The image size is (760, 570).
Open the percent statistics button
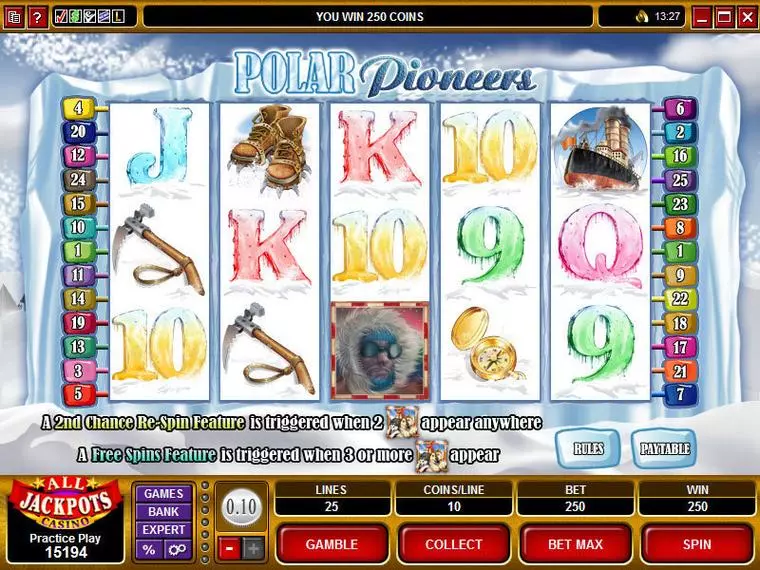coord(149,549)
